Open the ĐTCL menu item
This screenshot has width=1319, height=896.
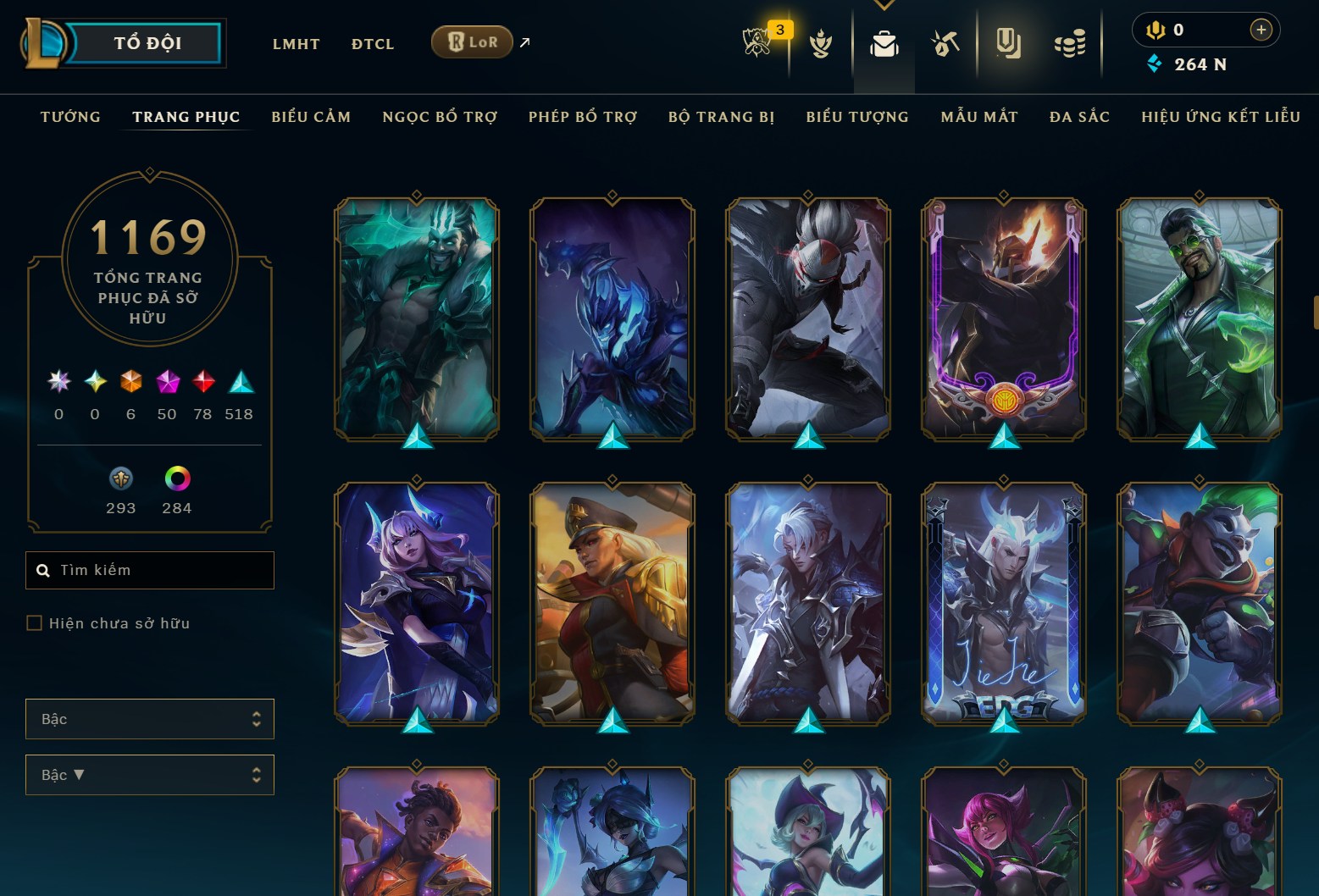[x=372, y=43]
